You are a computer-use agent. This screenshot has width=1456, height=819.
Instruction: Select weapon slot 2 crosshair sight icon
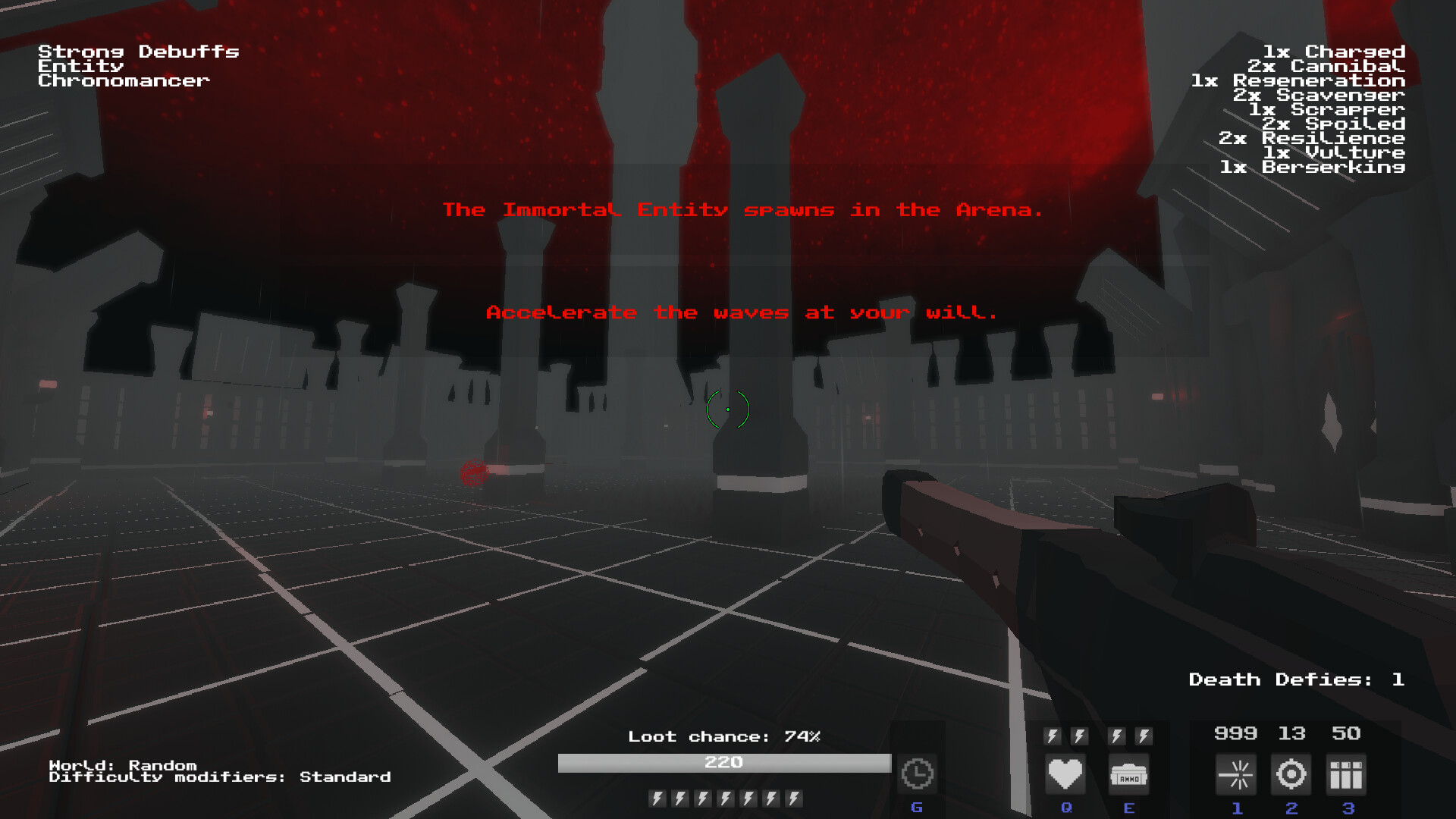(x=1291, y=773)
